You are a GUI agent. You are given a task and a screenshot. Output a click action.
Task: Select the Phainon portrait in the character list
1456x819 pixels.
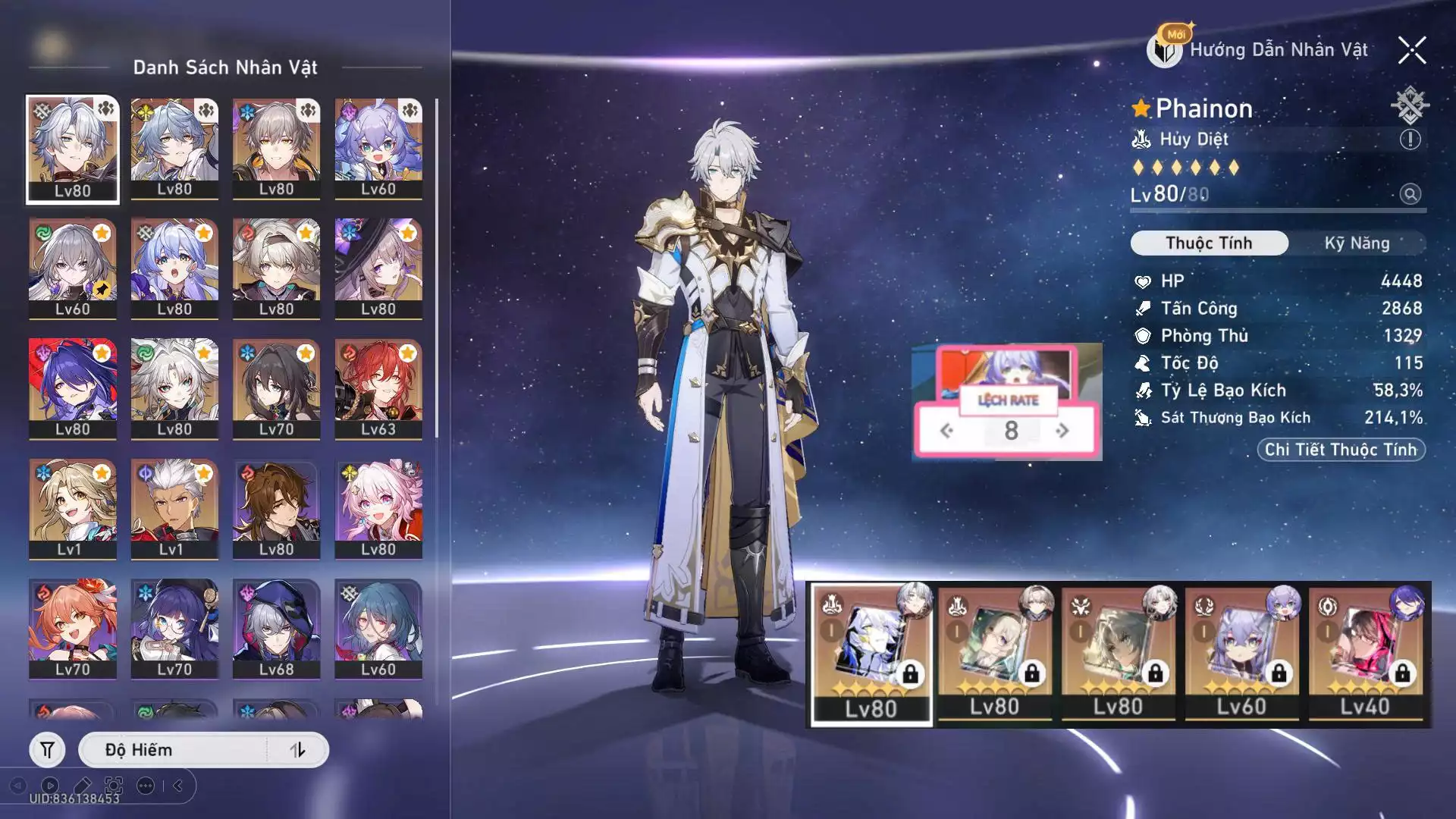click(73, 149)
